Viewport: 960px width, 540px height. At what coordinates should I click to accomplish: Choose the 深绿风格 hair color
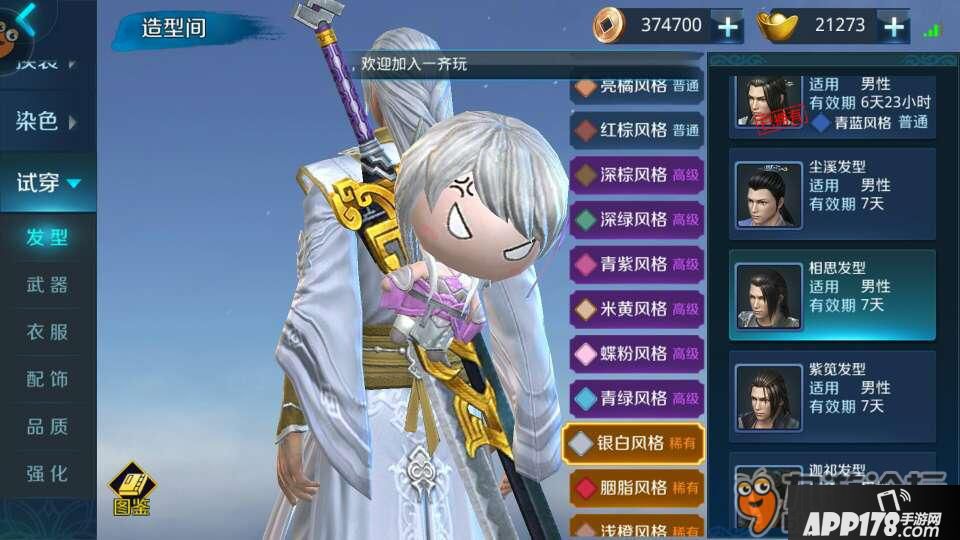click(x=636, y=219)
